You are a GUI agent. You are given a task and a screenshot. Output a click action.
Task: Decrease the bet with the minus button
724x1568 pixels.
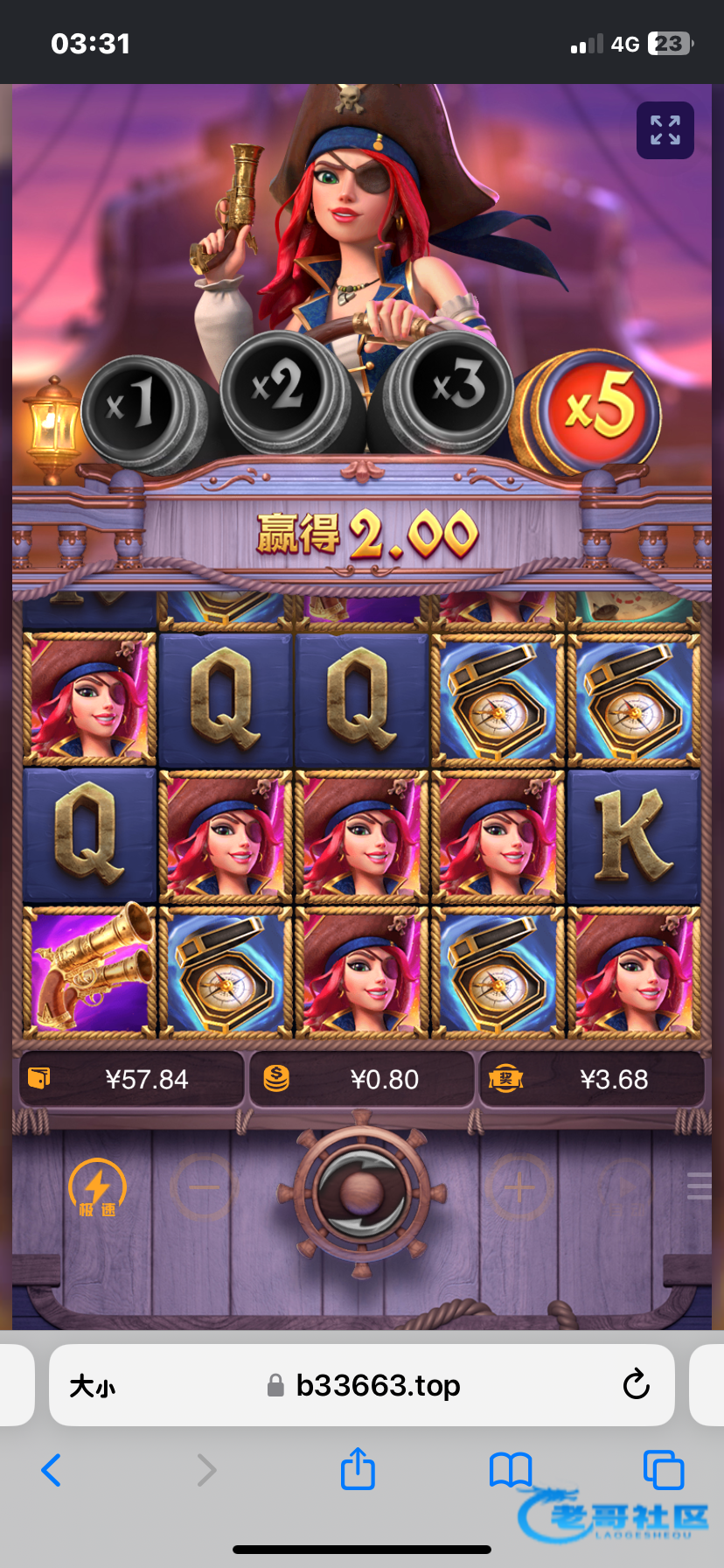[203, 1187]
